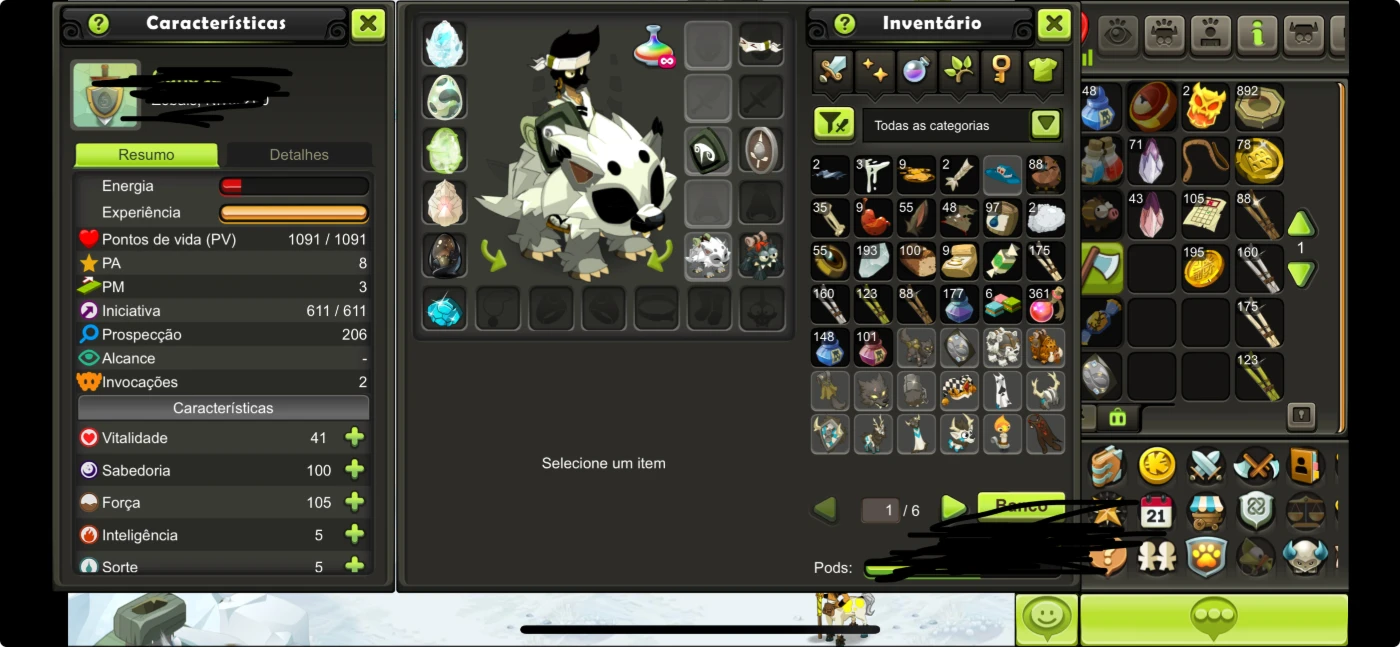Open the Todas as categorias dropdown
Image resolution: width=1400 pixels, height=647 pixels.
1045,125
